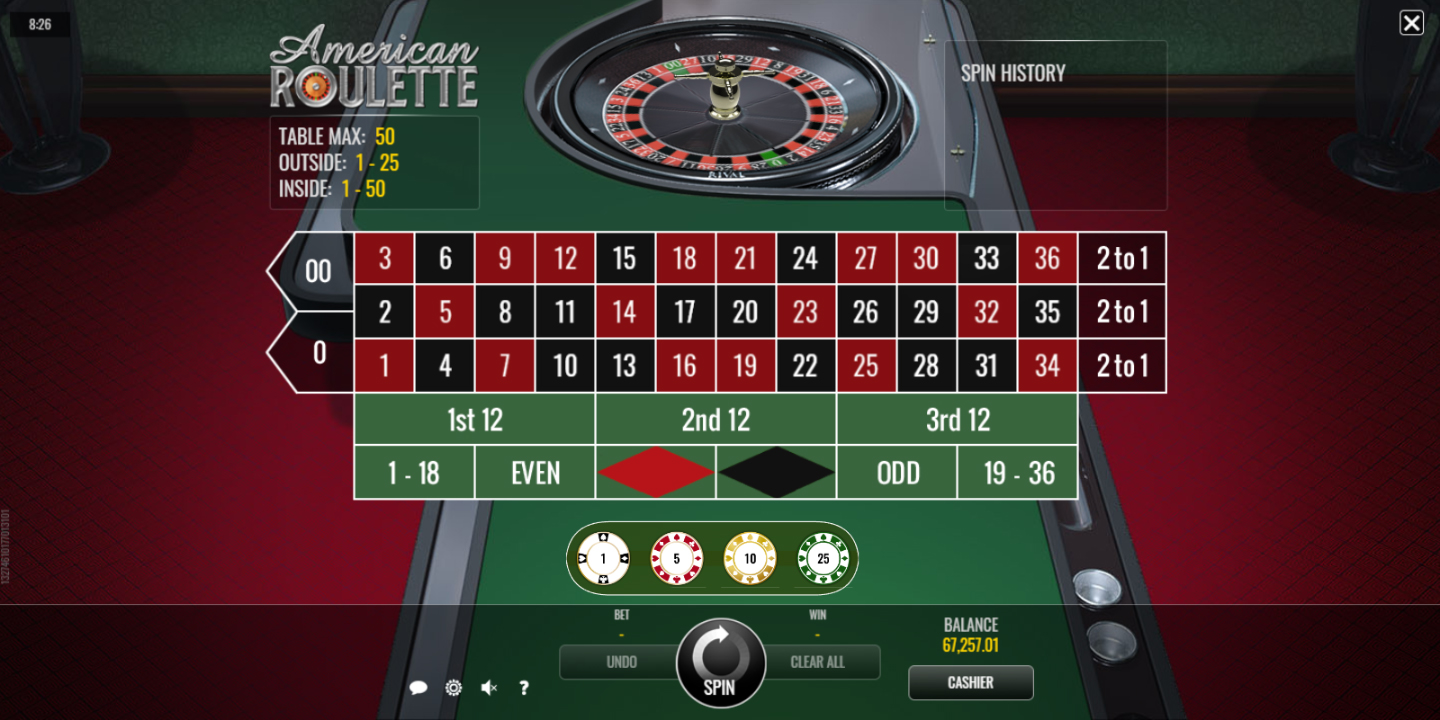Bet on the 19 - 36 range
This screenshot has width=1440, height=720.
coord(1018,472)
